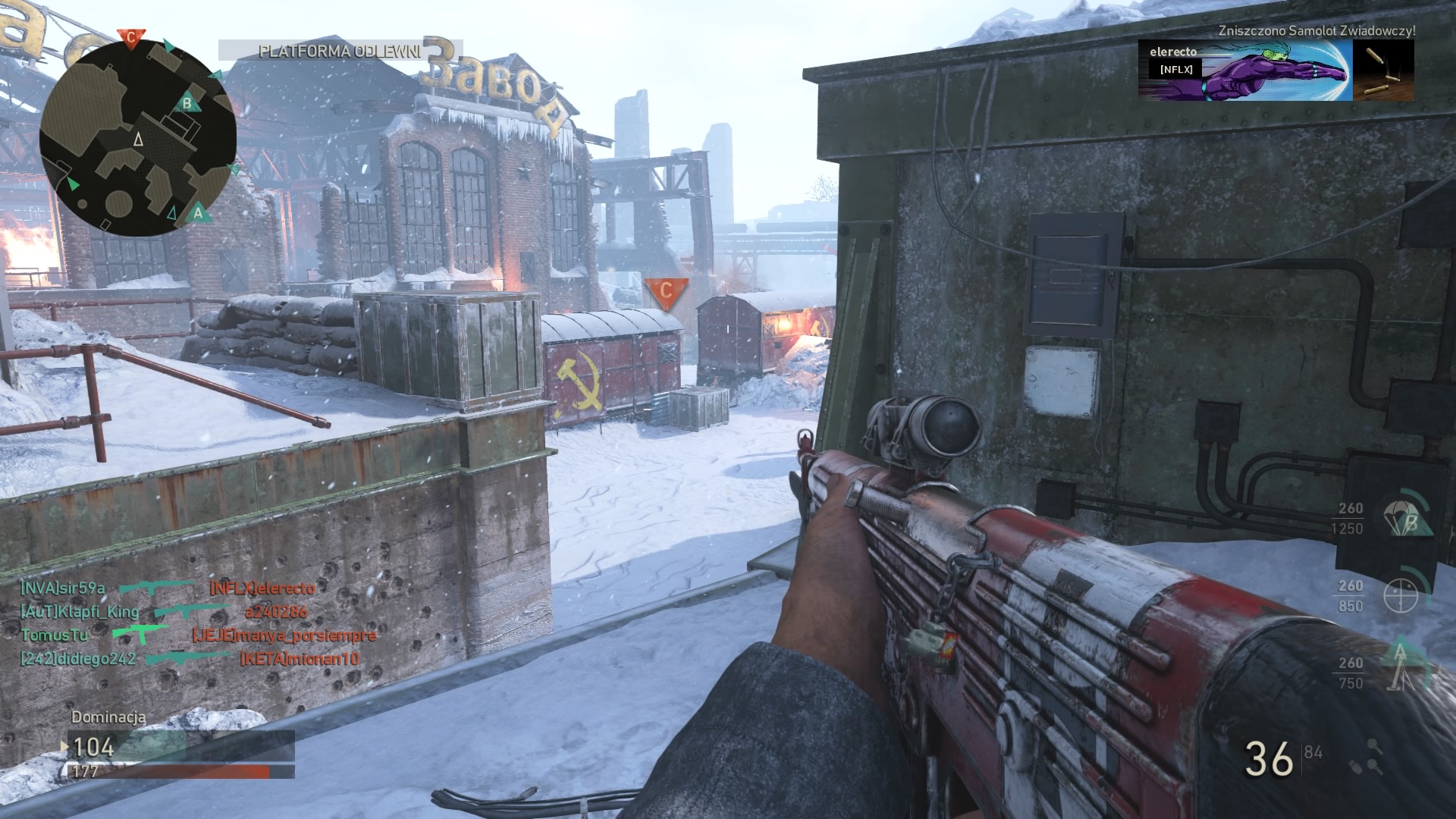The width and height of the screenshot is (1456, 819).
Task: Click the circular minimap
Action: (138, 138)
